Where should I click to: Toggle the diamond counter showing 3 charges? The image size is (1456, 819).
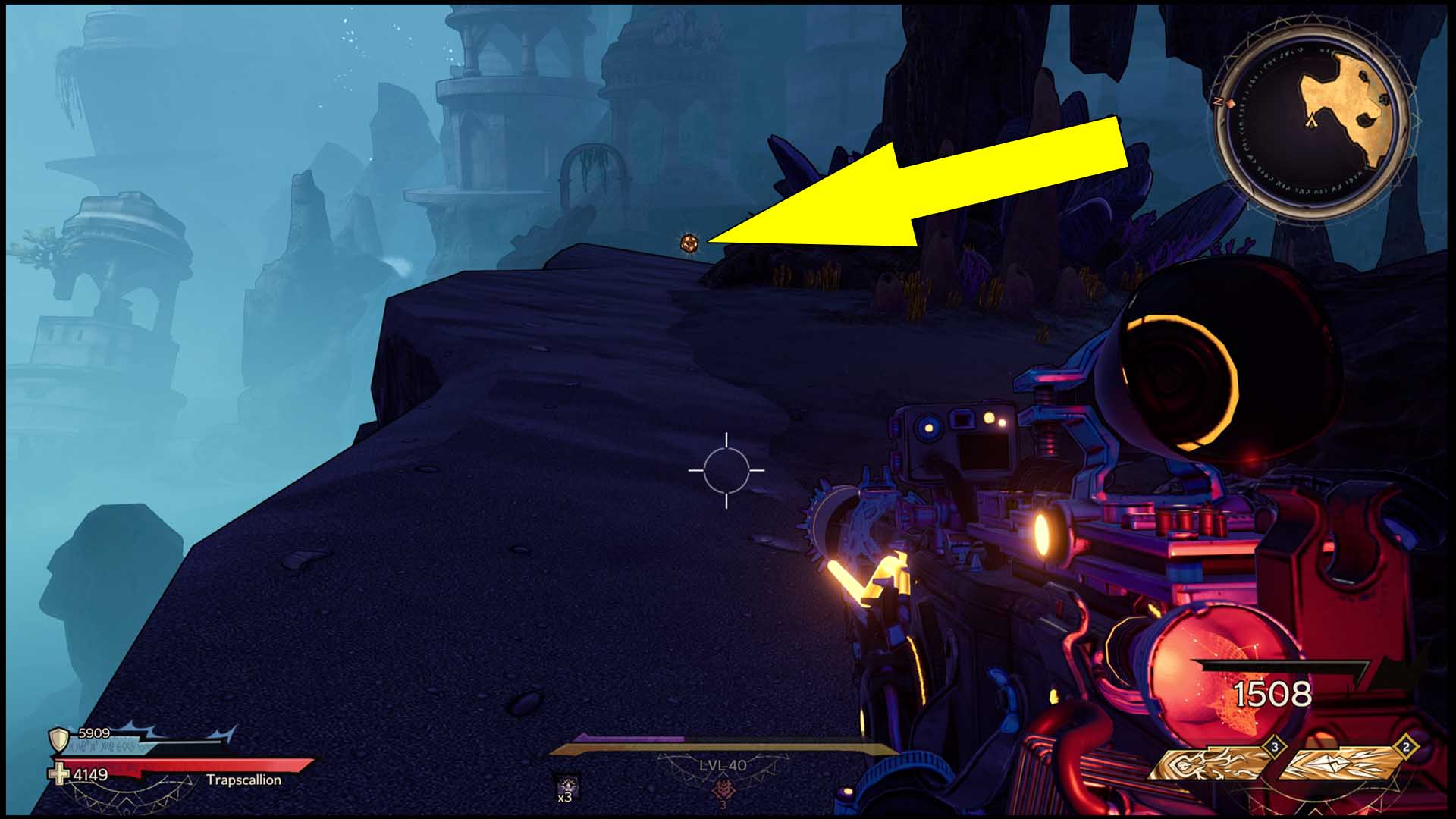click(x=1275, y=746)
